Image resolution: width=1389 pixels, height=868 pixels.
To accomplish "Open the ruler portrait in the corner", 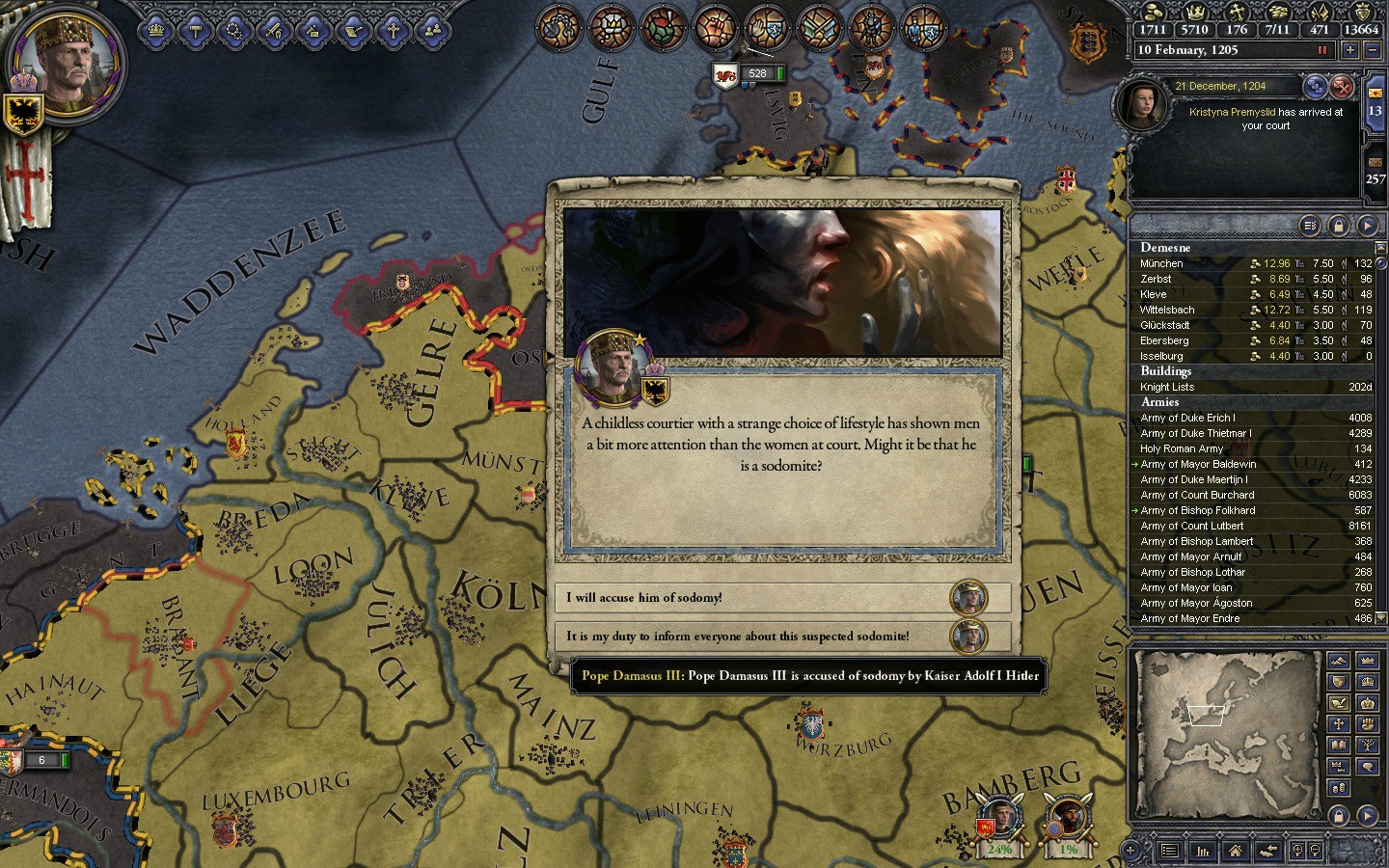I will [66, 65].
